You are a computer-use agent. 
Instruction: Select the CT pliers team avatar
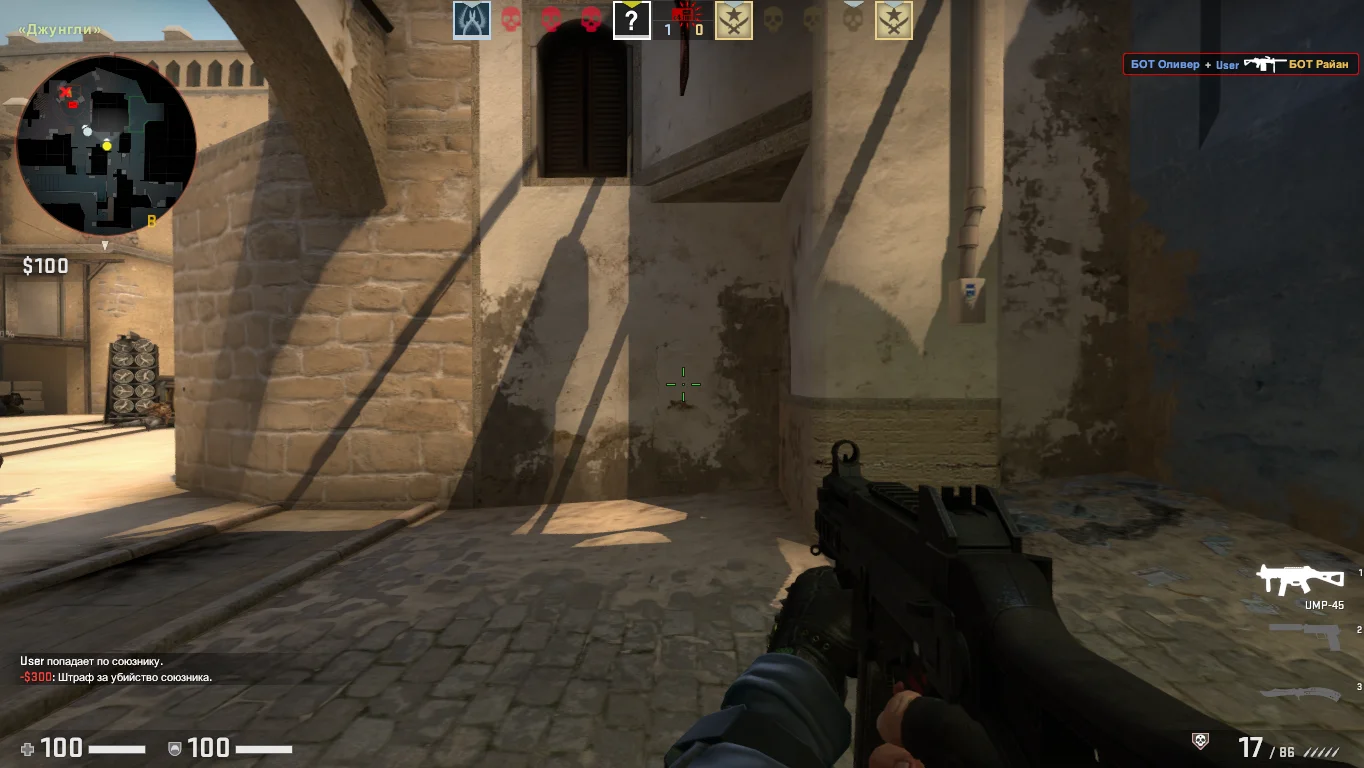[x=472, y=20]
